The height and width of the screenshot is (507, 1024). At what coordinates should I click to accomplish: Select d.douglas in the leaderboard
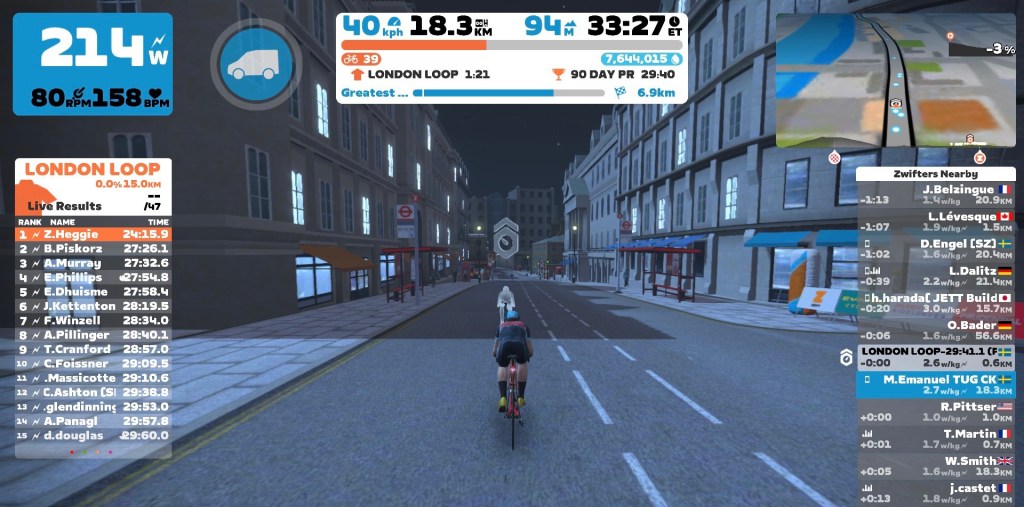(93, 435)
